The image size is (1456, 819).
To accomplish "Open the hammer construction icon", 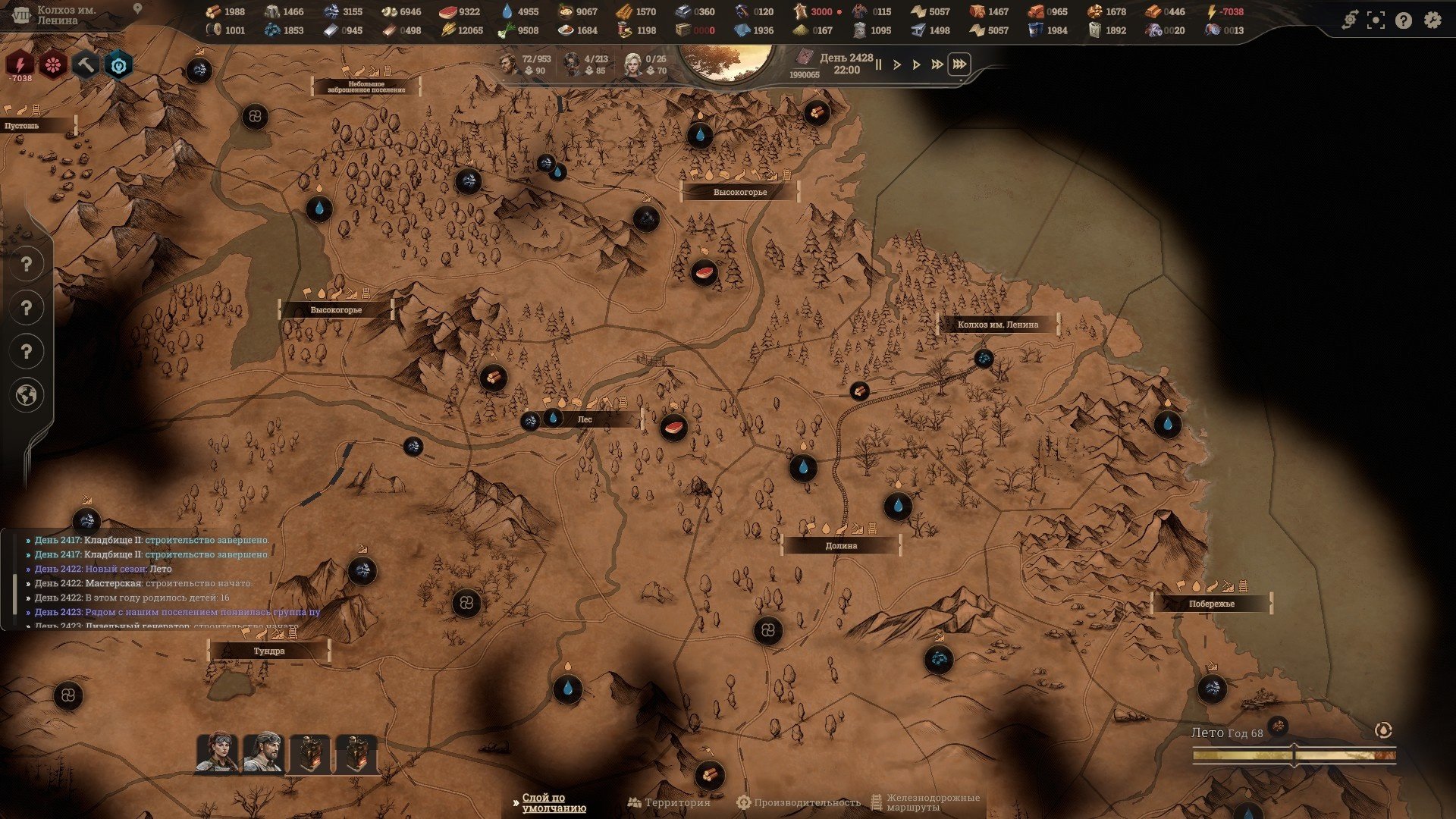I will (86, 65).
